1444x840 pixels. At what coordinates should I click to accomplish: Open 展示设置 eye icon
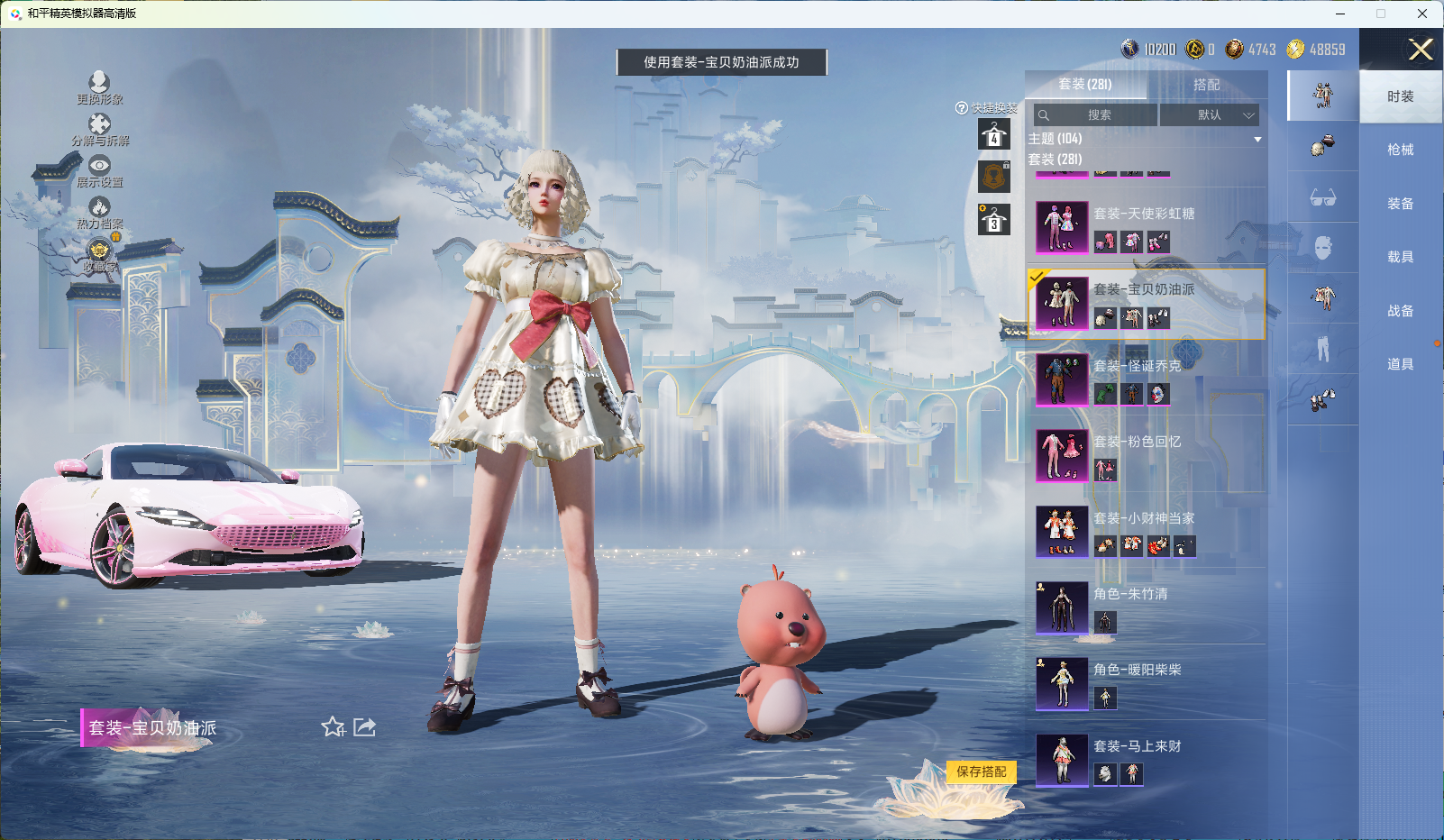[x=99, y=169]
